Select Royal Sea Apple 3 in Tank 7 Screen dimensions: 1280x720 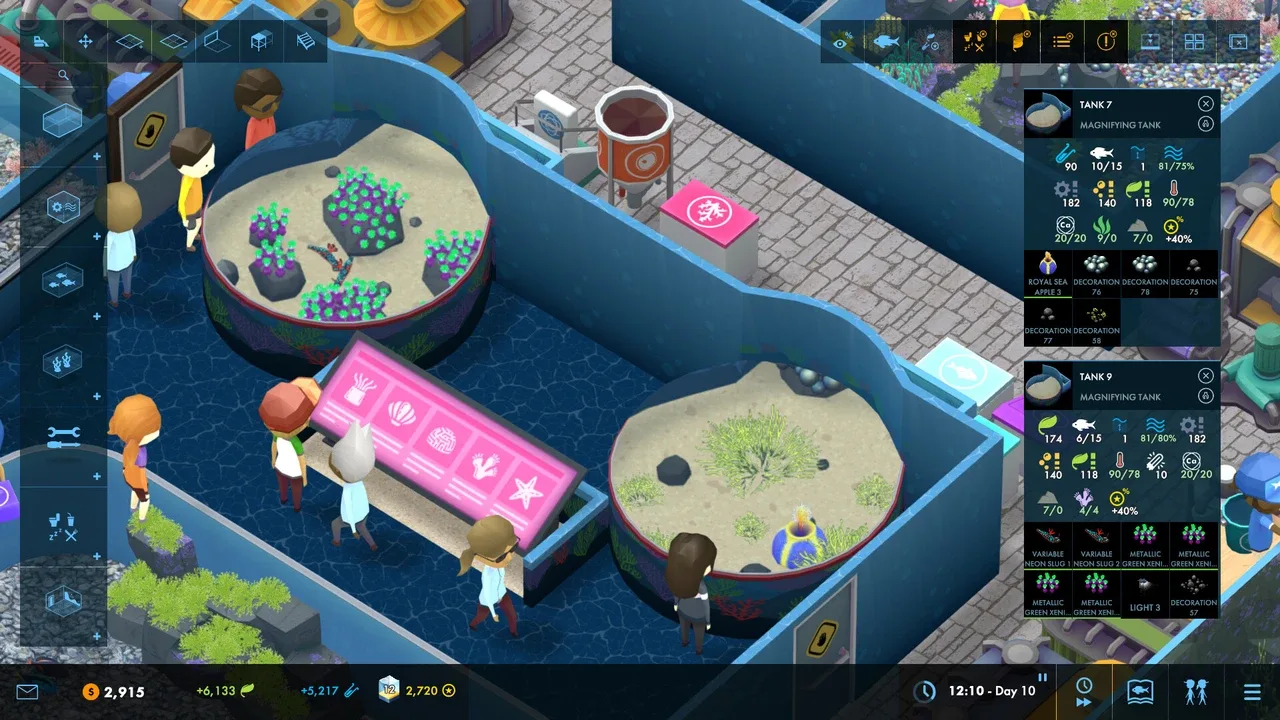(x=1047, y=273)
